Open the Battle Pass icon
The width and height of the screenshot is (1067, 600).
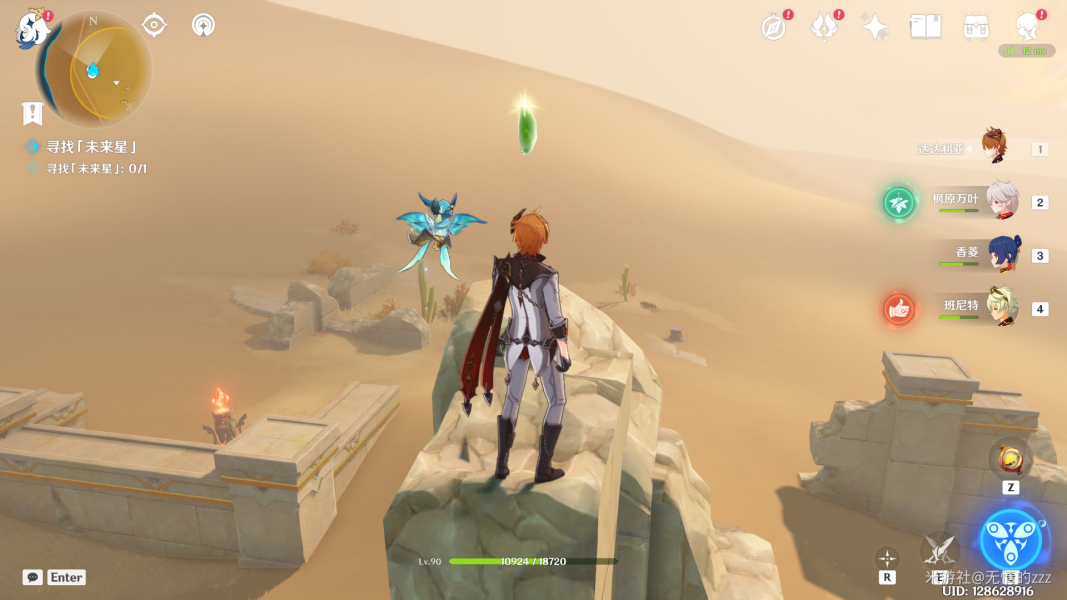pyautogui.click(x=976, y=27)
